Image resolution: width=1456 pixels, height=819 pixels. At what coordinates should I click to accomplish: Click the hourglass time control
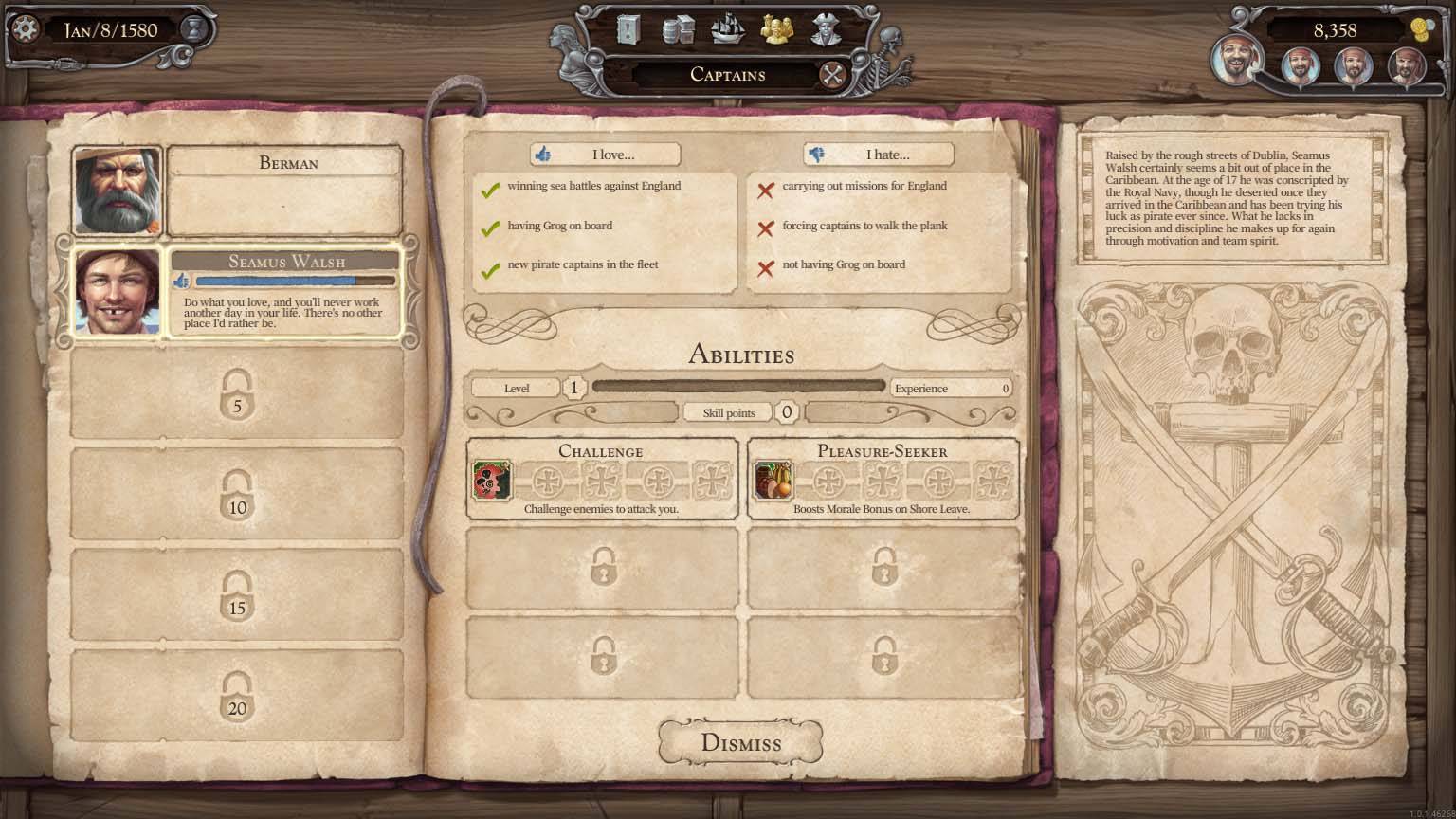tap(194, 30)
